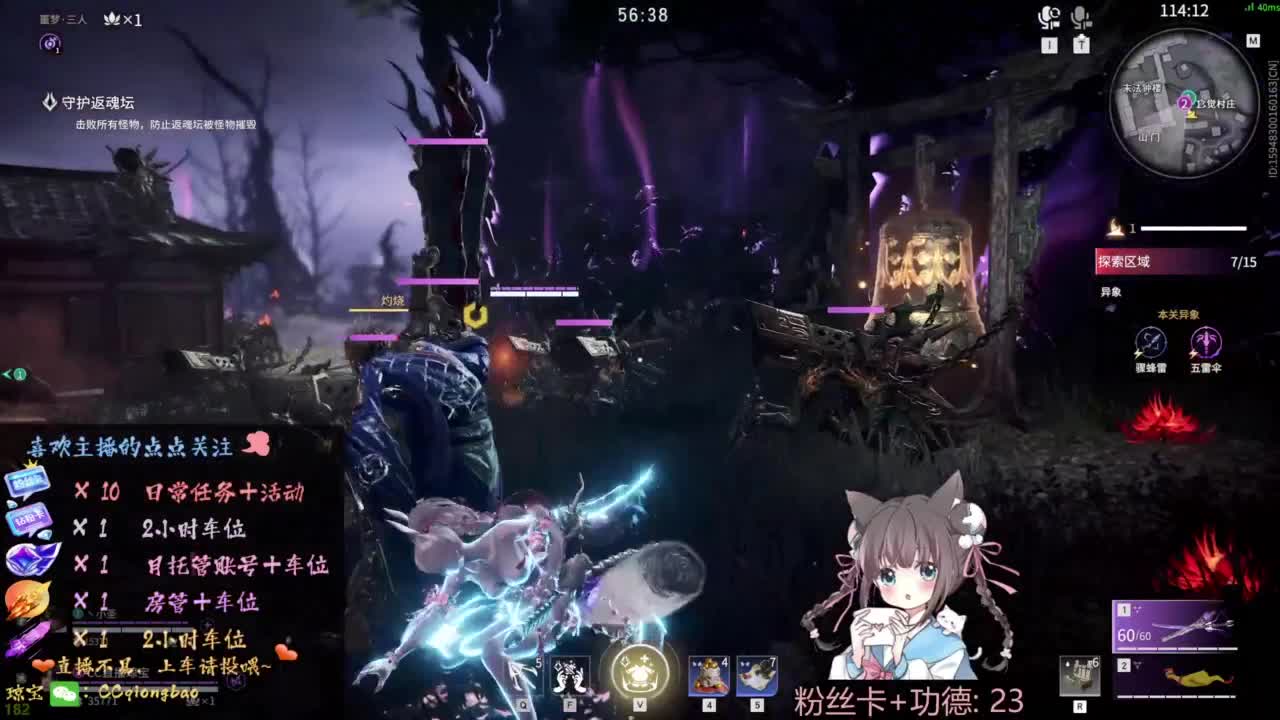1280x720 pixels.
Task: Toggle the push-to-talk microphone with T key icon
Action: [1080, 18]
